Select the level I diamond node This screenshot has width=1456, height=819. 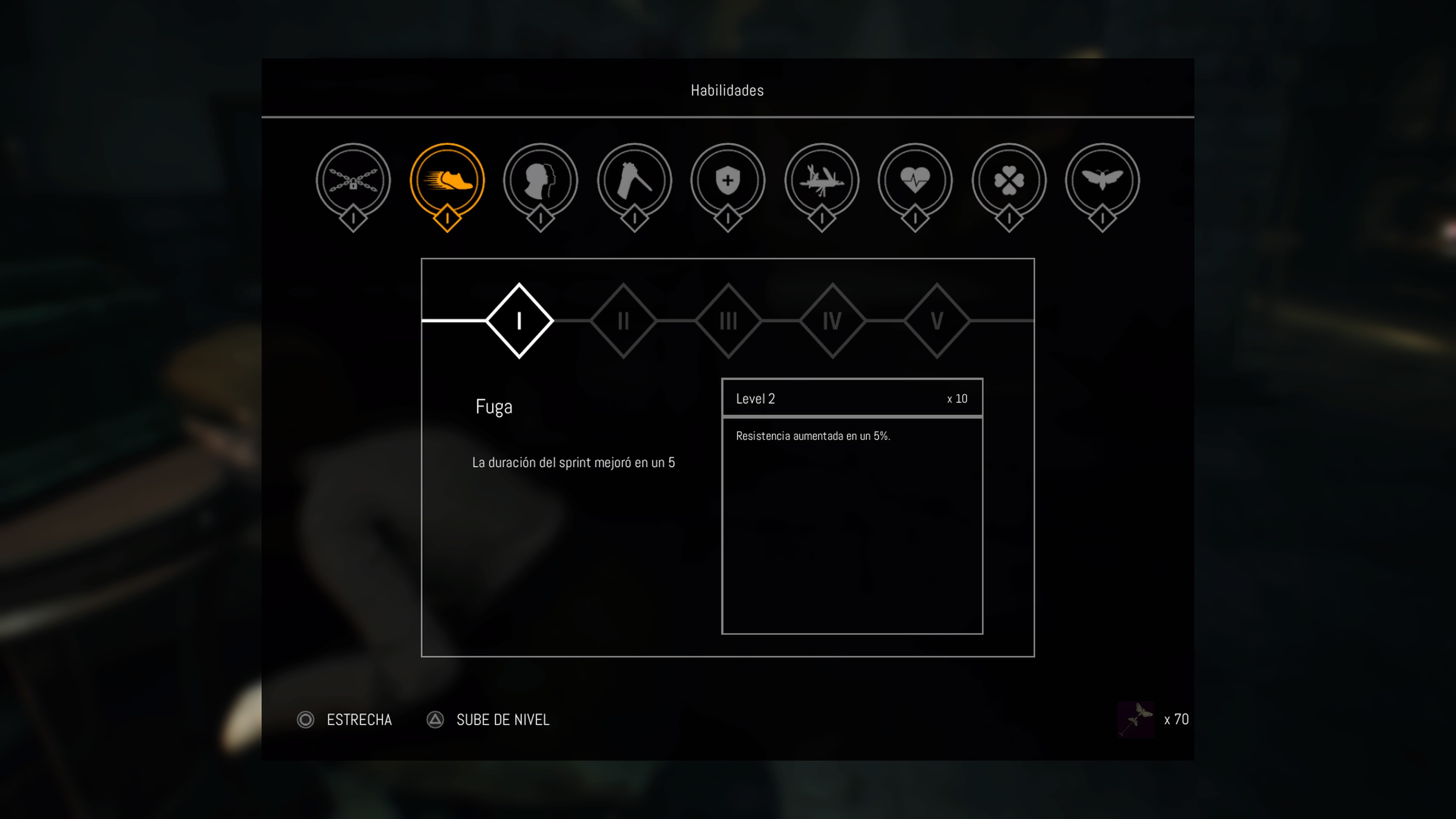pos(519,320)
